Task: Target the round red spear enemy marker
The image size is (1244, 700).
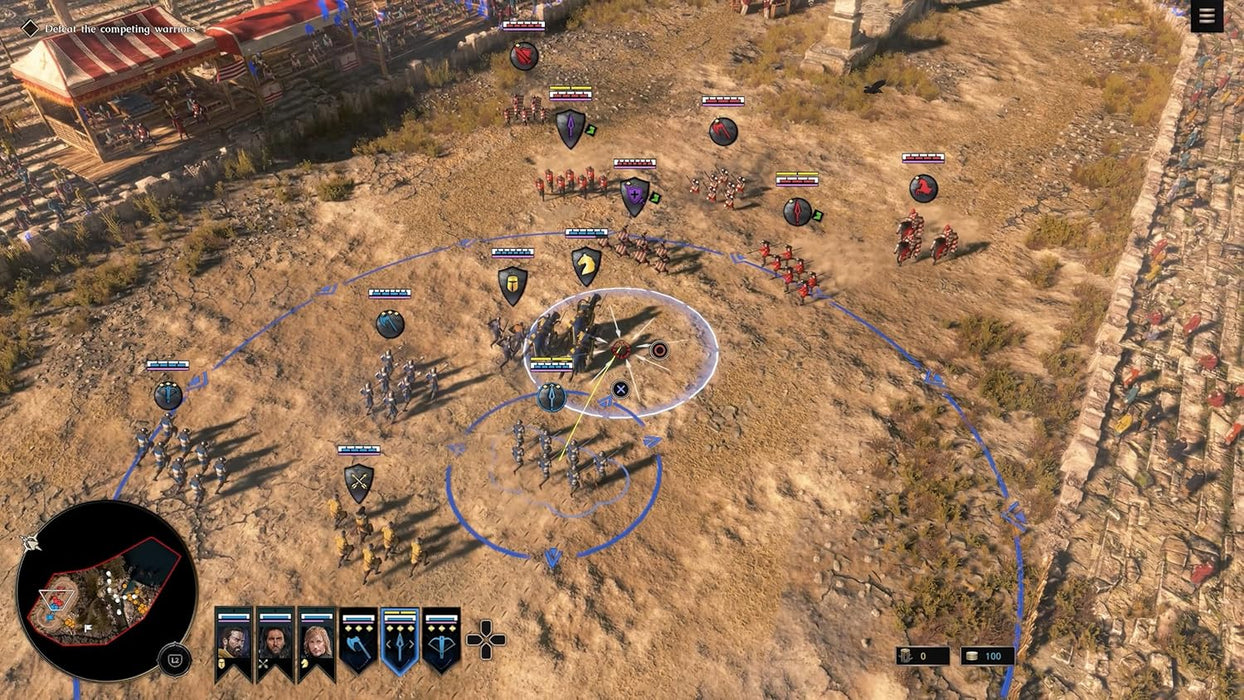Action: point(797,211)
